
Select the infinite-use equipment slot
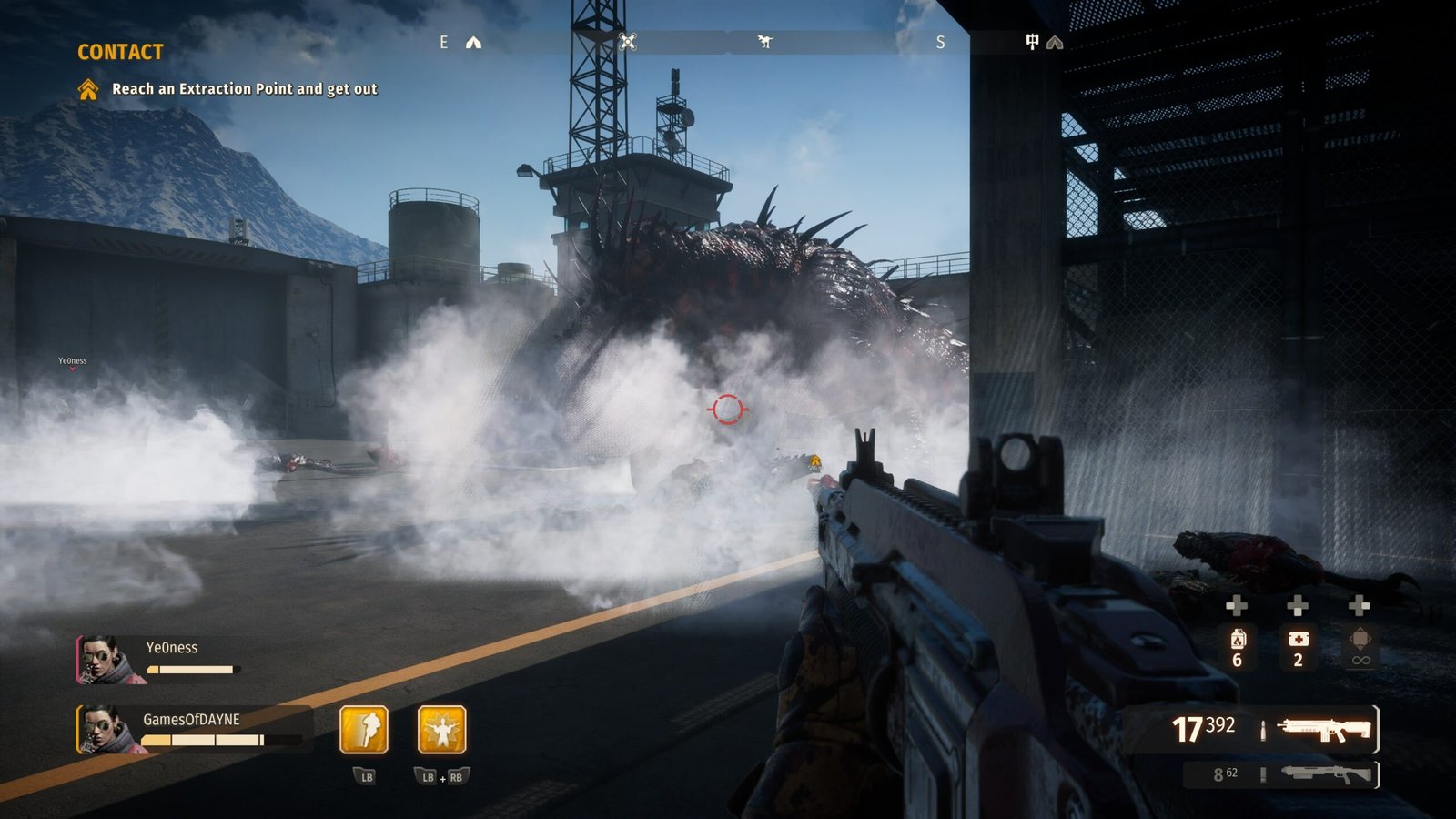(1360, 648)
